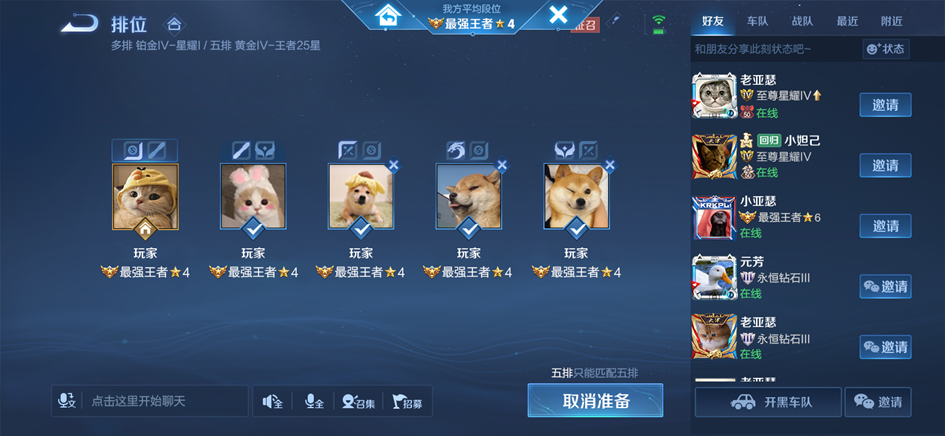Invite 小妲己 to the team
The width and height of the screenshot is (945, 436).
tap(885, 165)
